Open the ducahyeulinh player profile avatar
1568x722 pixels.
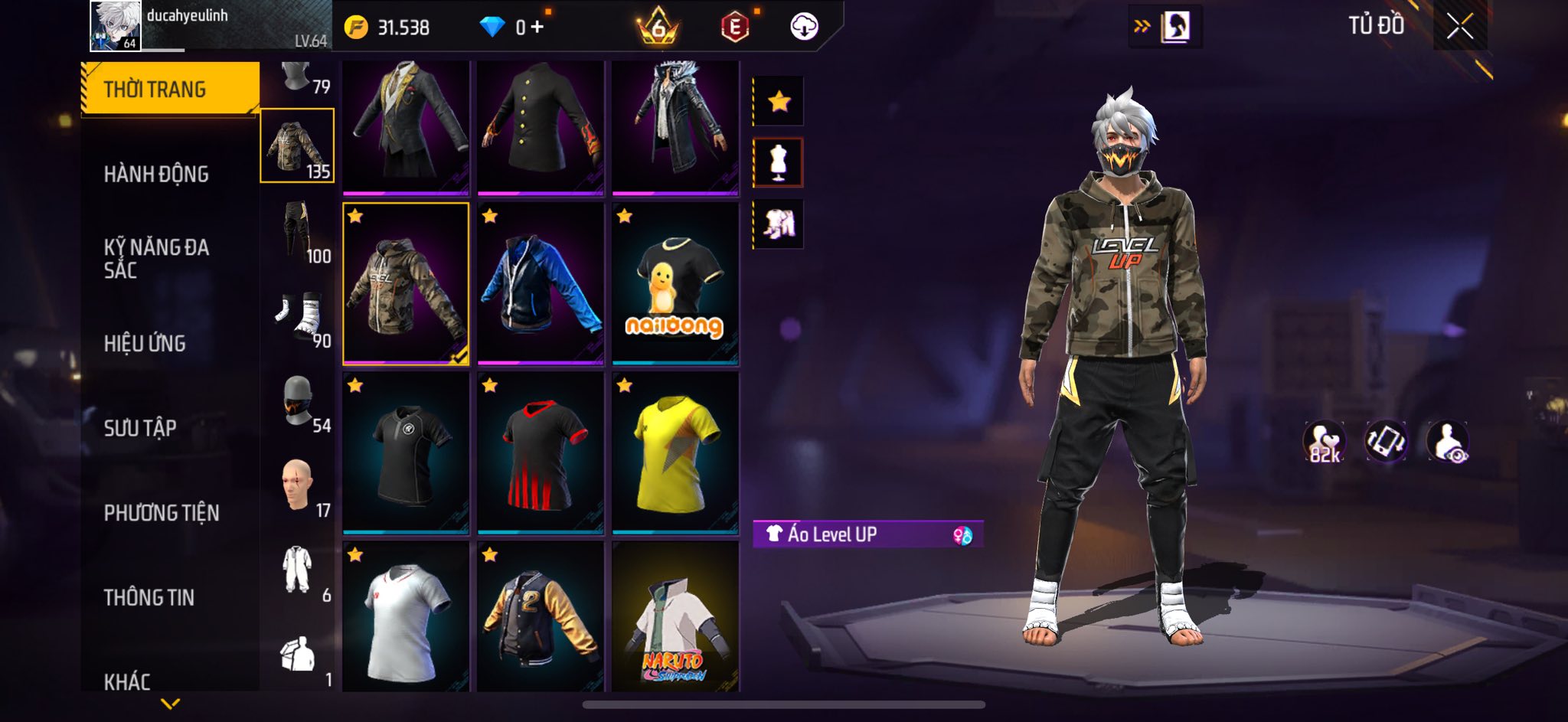click(x=115, y=26)
